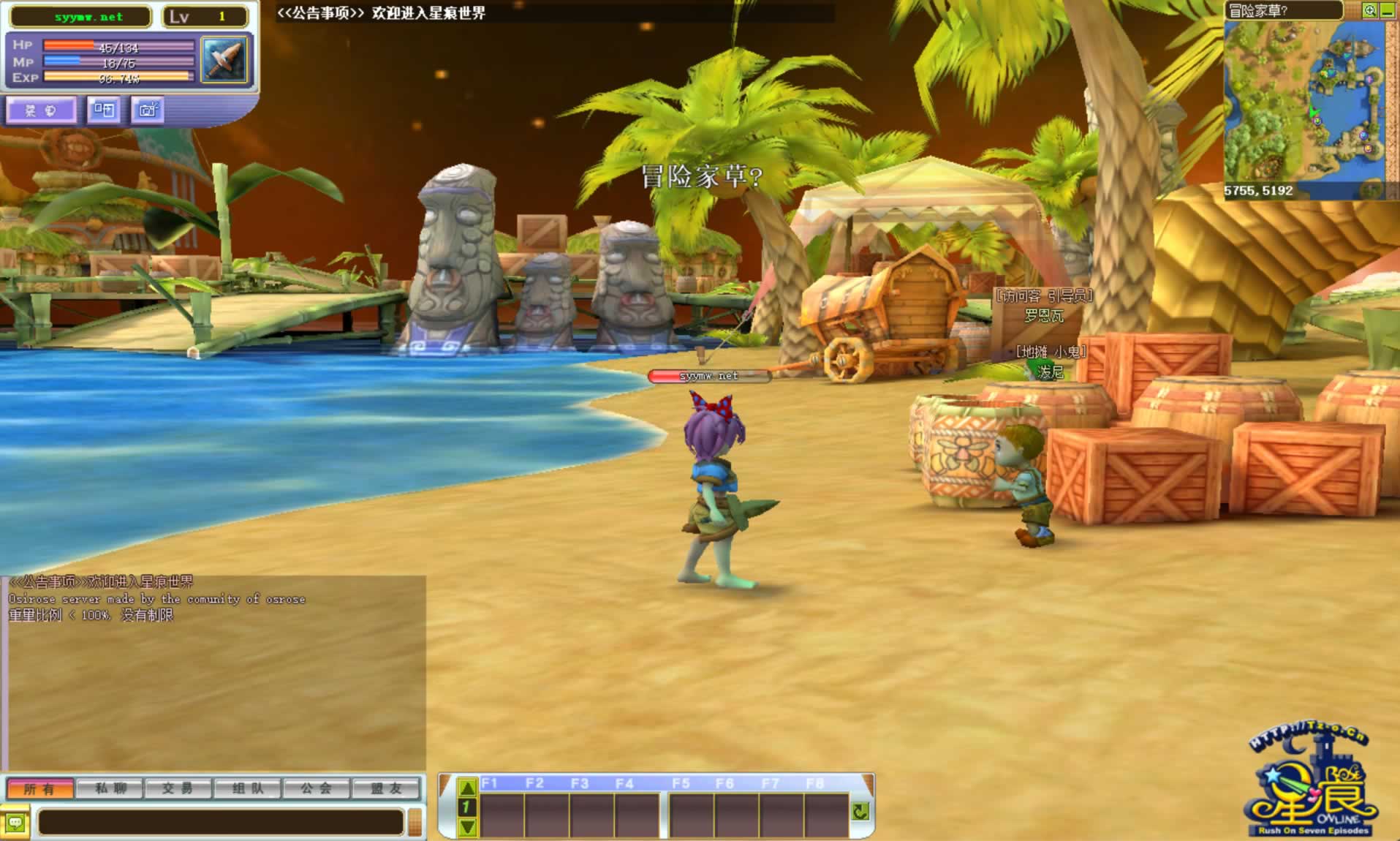
Task: Take a screenshot with the camera button
Action: (x=148, y=110)
